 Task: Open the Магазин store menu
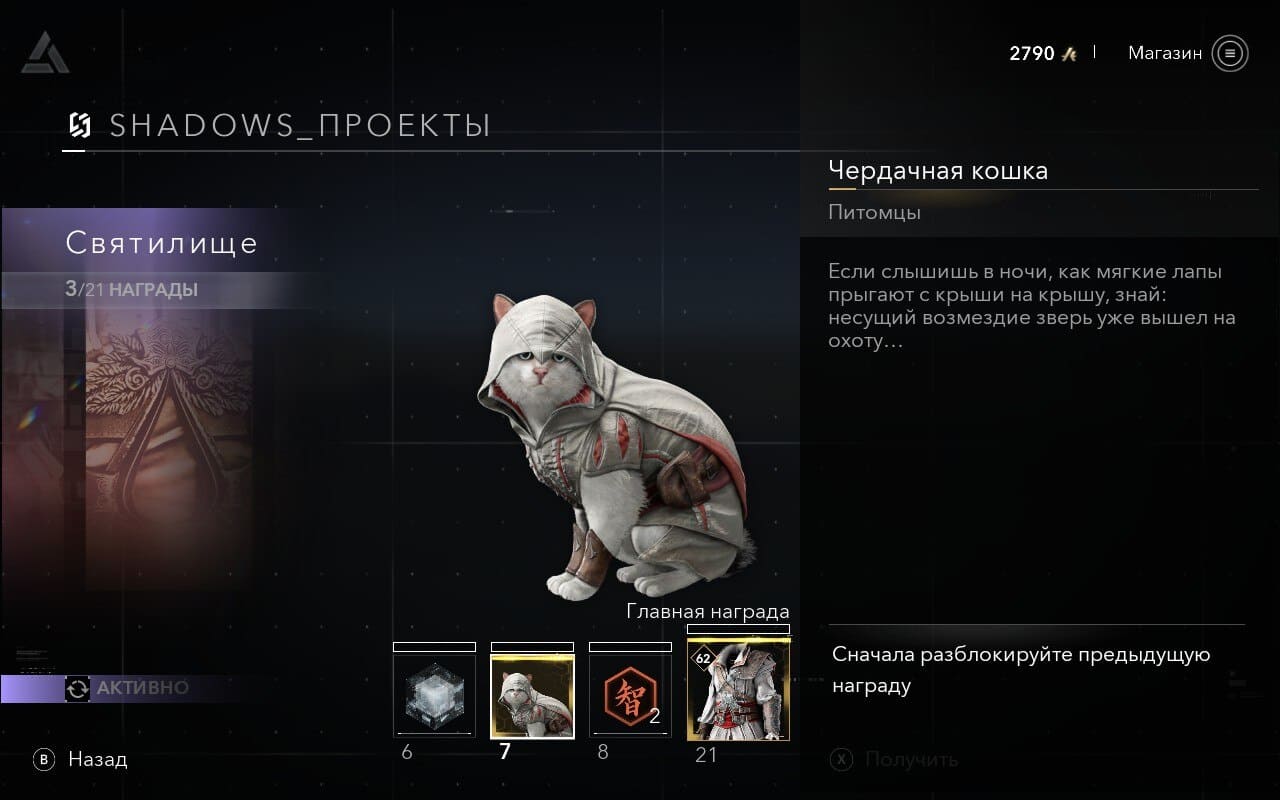[x=1187, y=53]
